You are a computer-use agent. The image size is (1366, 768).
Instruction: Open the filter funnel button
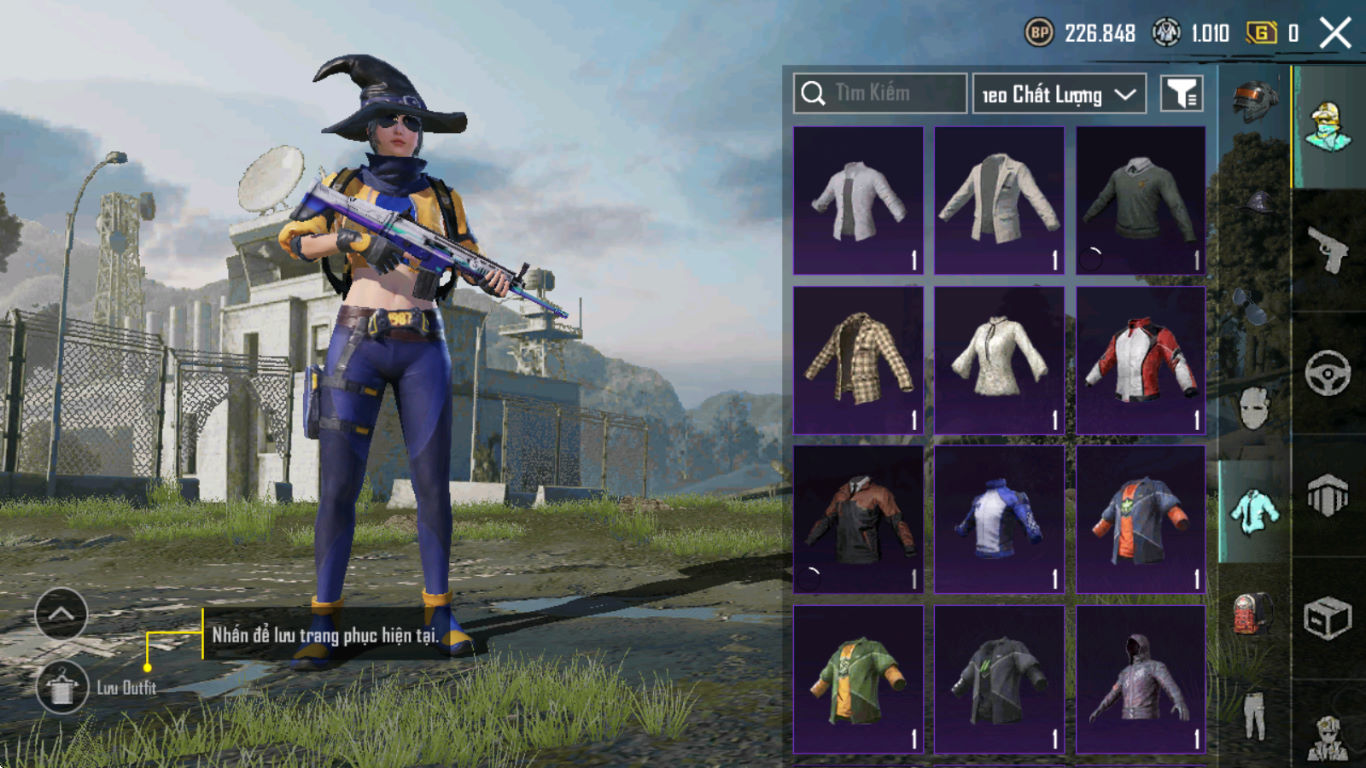tap(1181, 94)
